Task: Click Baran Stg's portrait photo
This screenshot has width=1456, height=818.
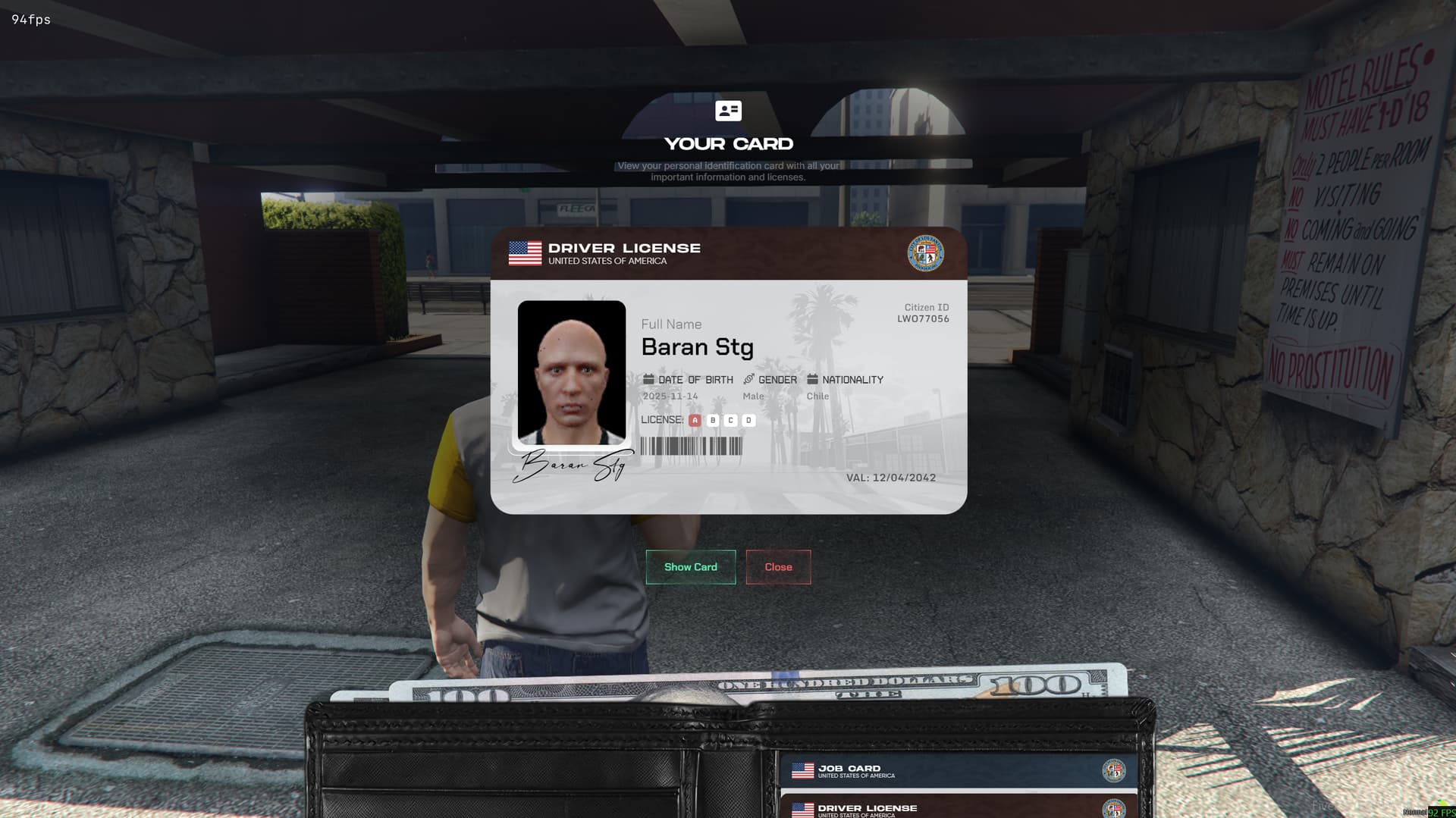Action: coord(572,374)
